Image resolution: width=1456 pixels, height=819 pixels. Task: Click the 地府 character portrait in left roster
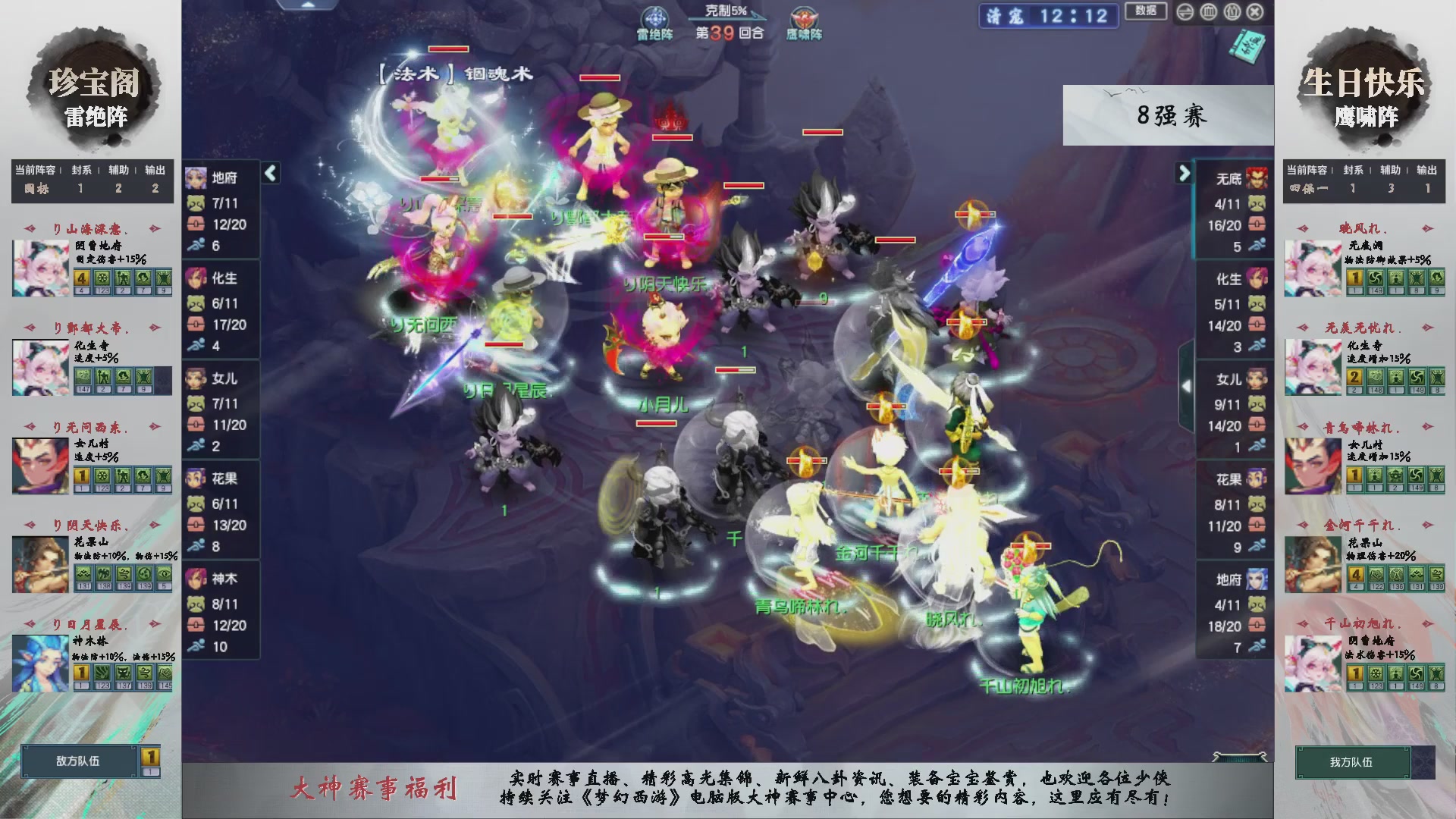click(x=196, y=178)
